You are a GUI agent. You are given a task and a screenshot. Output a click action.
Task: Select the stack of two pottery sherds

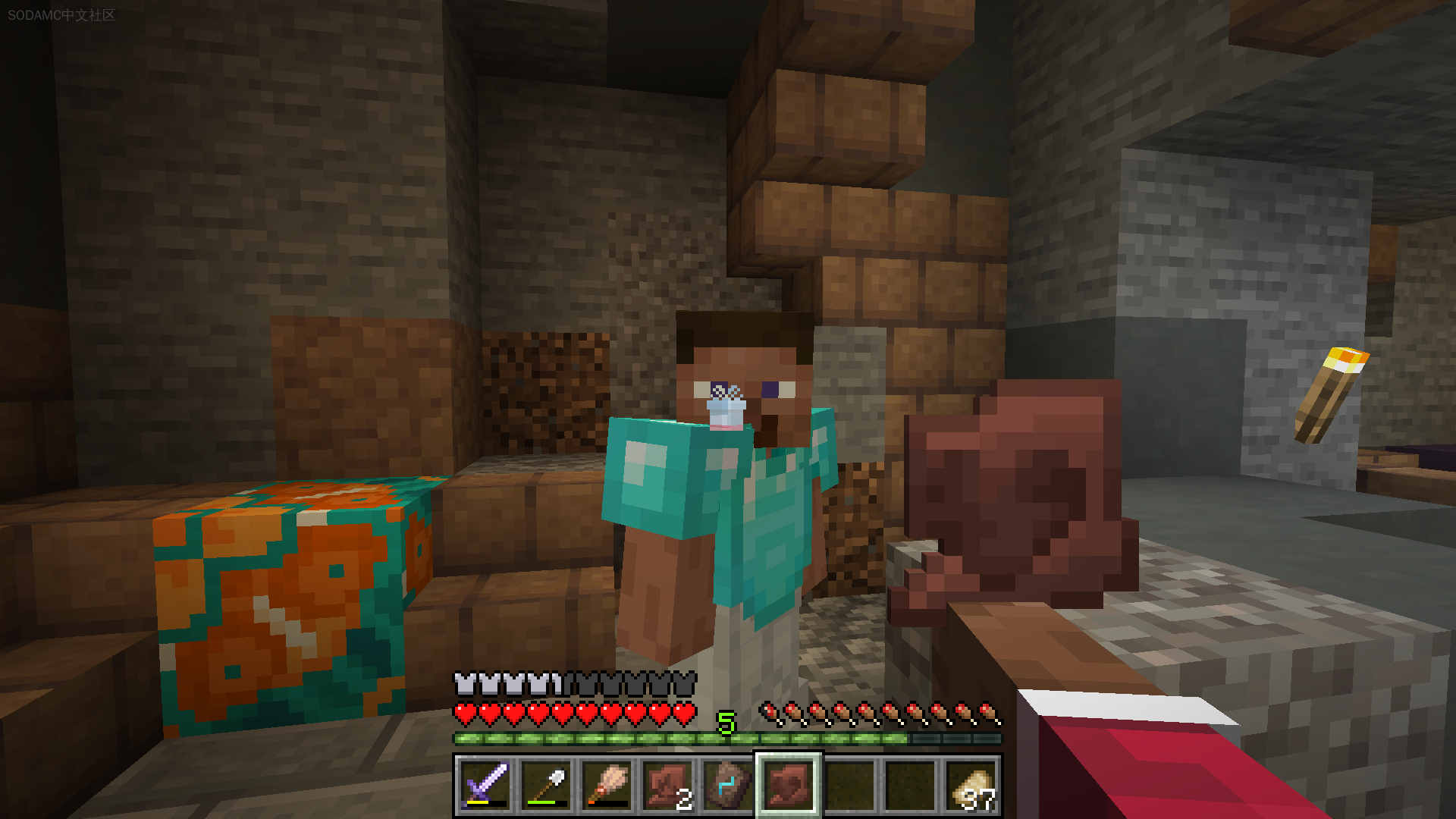point(667,785)
